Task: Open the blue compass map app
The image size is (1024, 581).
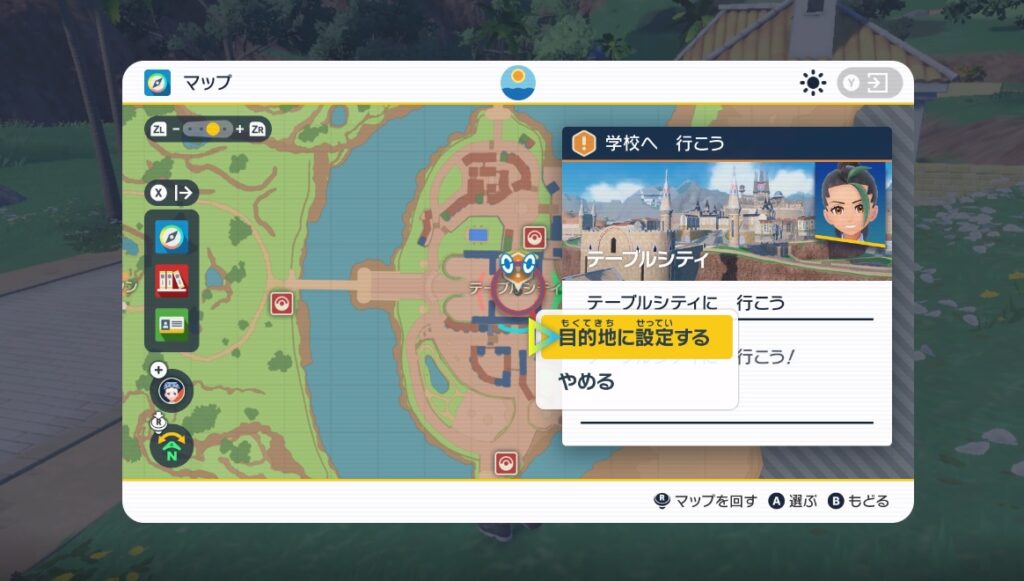Action: tap(171, 236)
